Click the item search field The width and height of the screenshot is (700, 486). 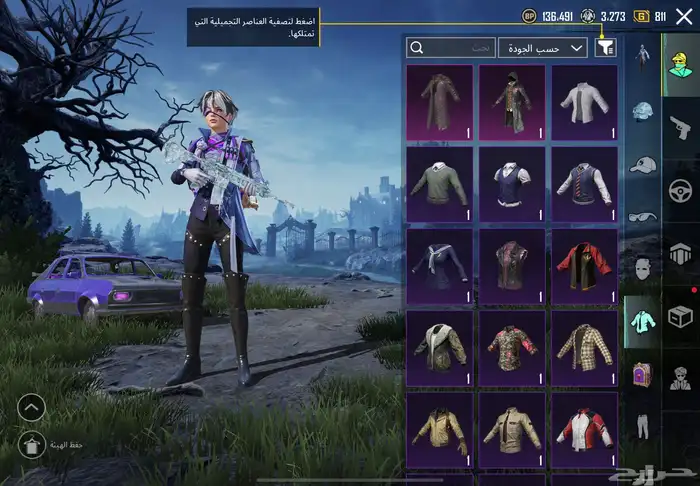[452, 47]
